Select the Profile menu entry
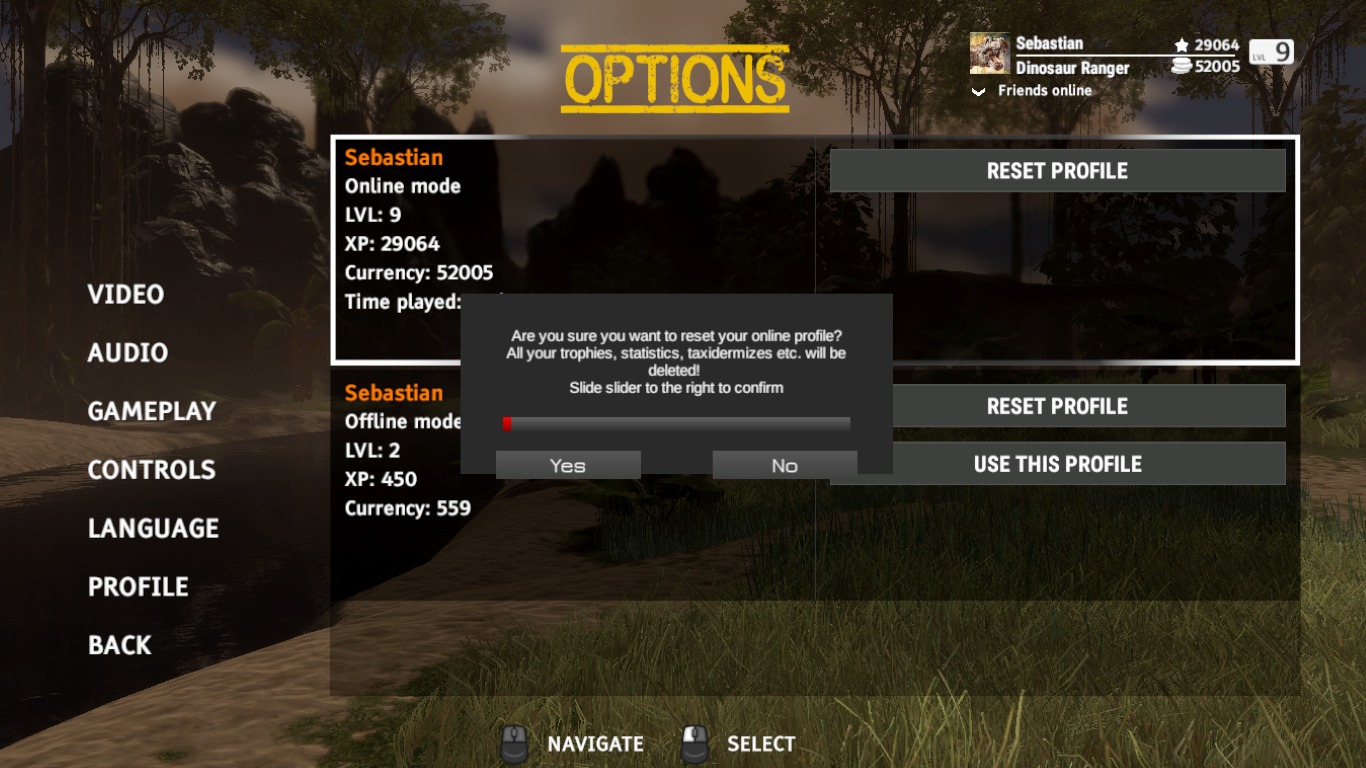Screen dimensions: 1366x768 138,587
